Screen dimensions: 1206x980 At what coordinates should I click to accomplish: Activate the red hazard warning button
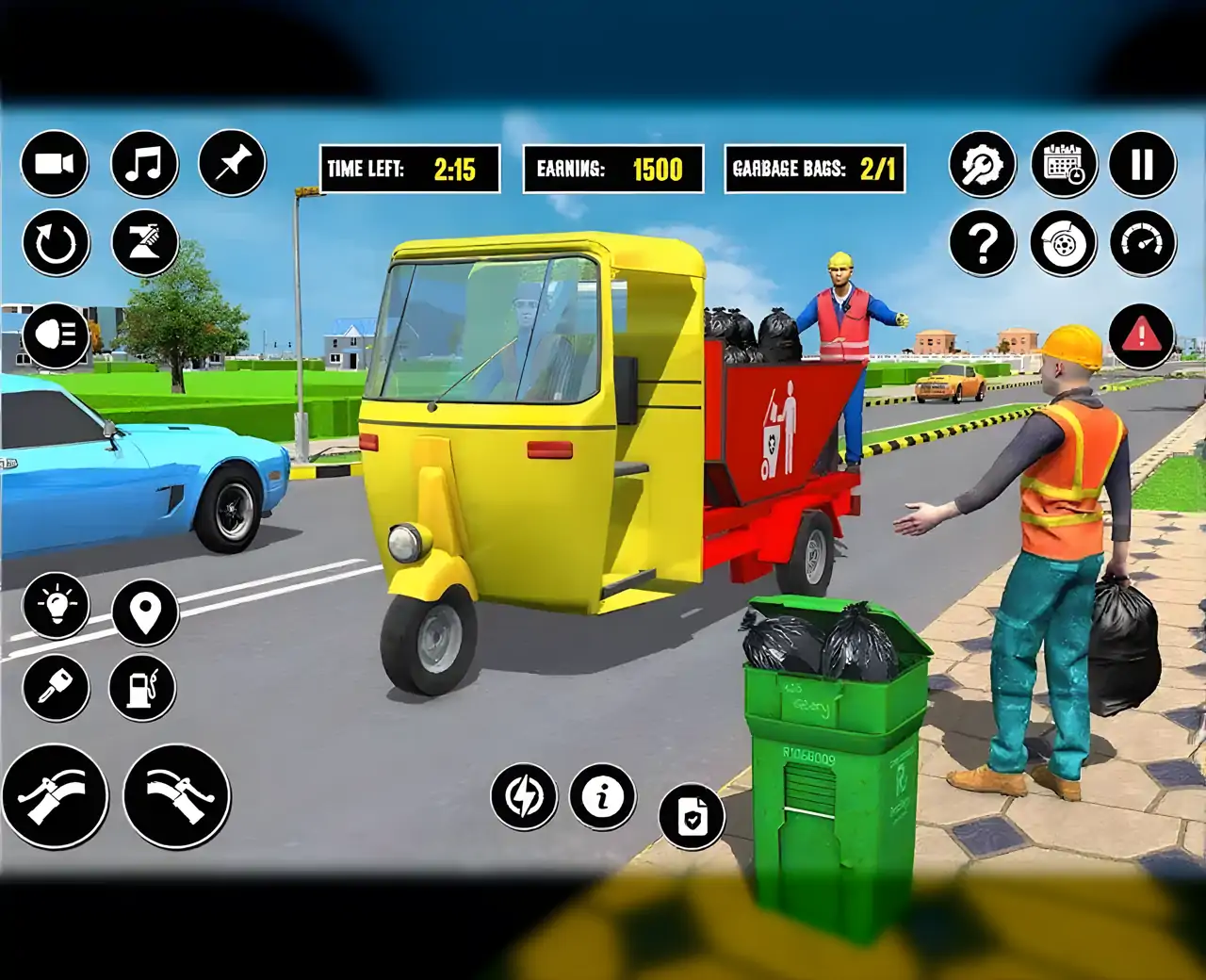click(1142, 335)
